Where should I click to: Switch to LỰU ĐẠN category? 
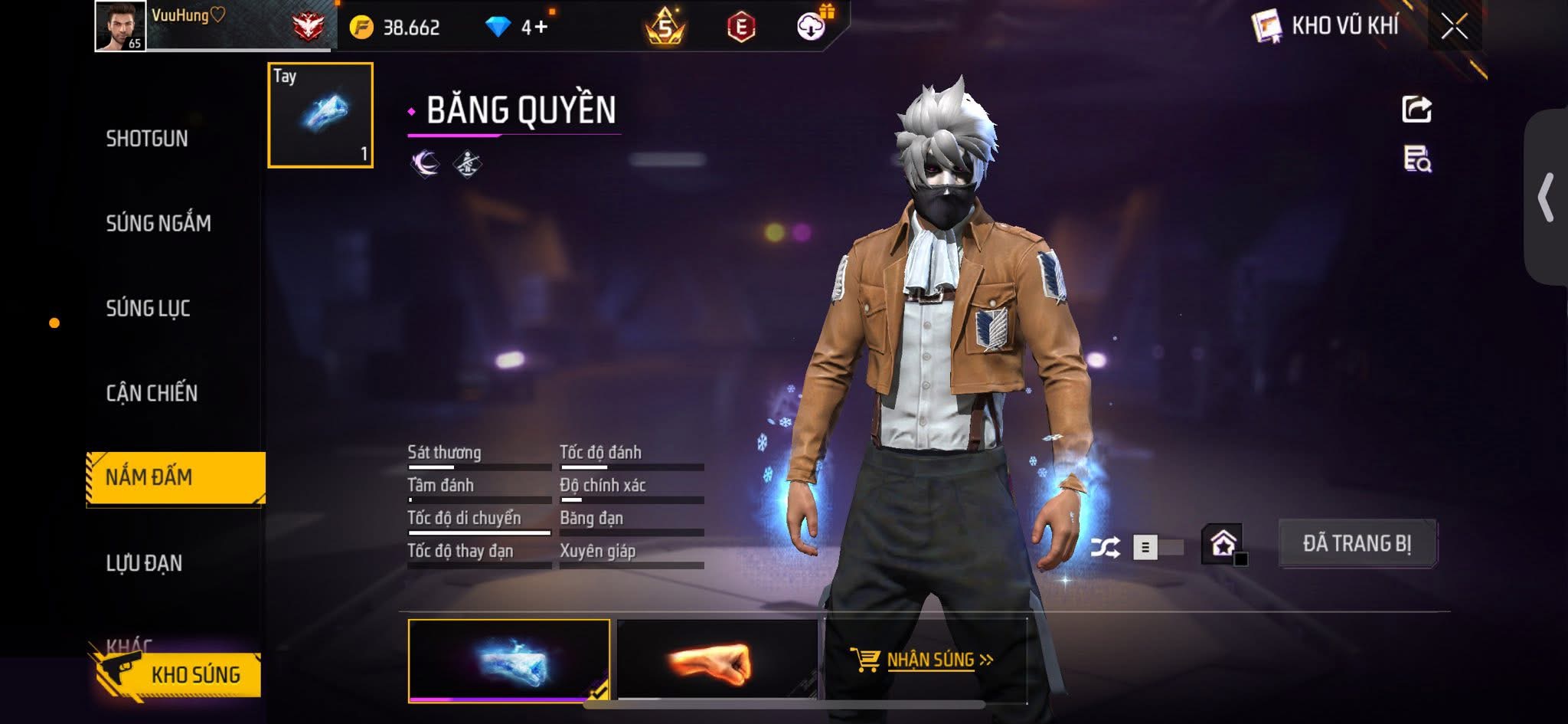[x=144, y=563]
